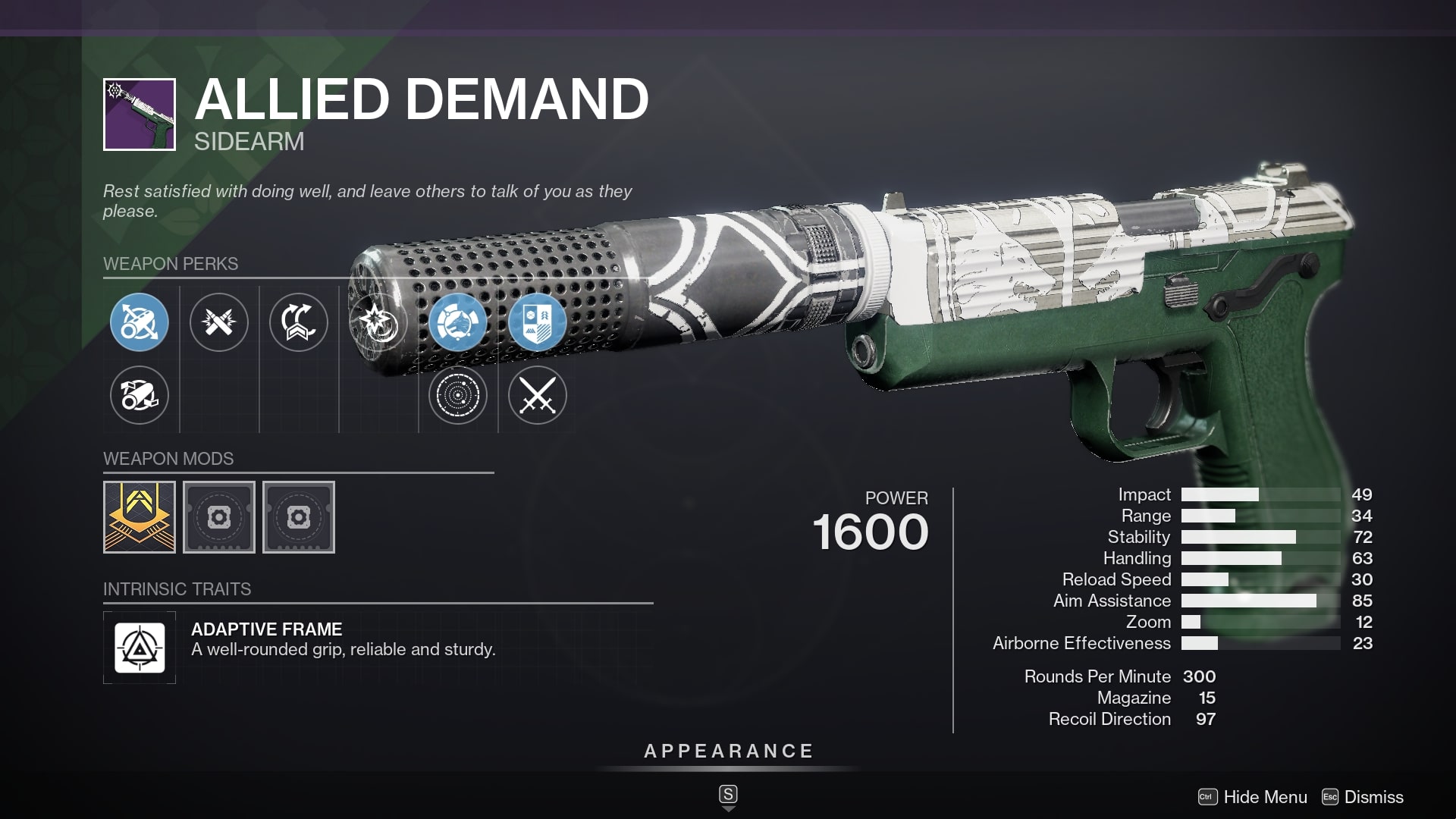1456x819 pixels.
Task: Choose the curved double-arrow trait perk
Action: point(299,322)
